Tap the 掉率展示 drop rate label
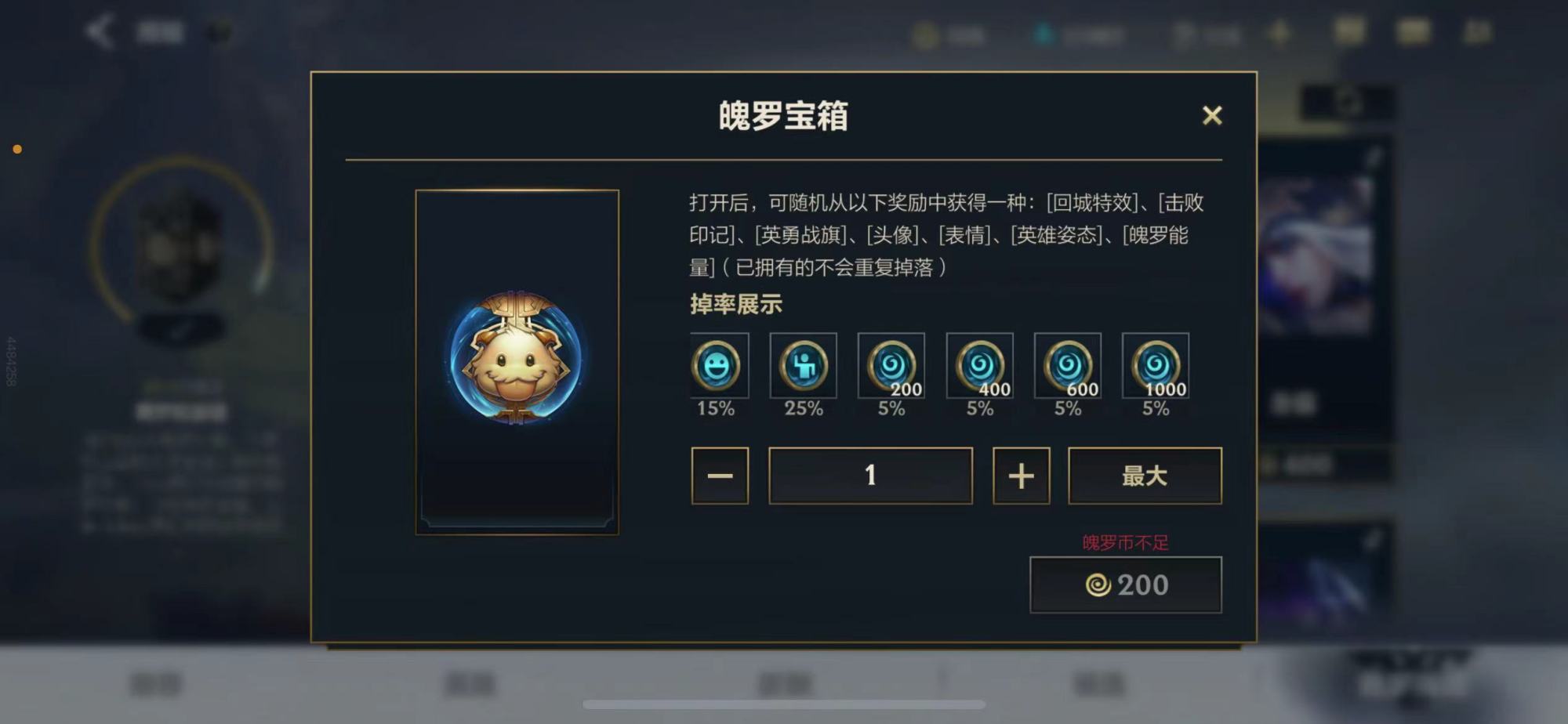The image size is (1568, 724). point(733,306)
